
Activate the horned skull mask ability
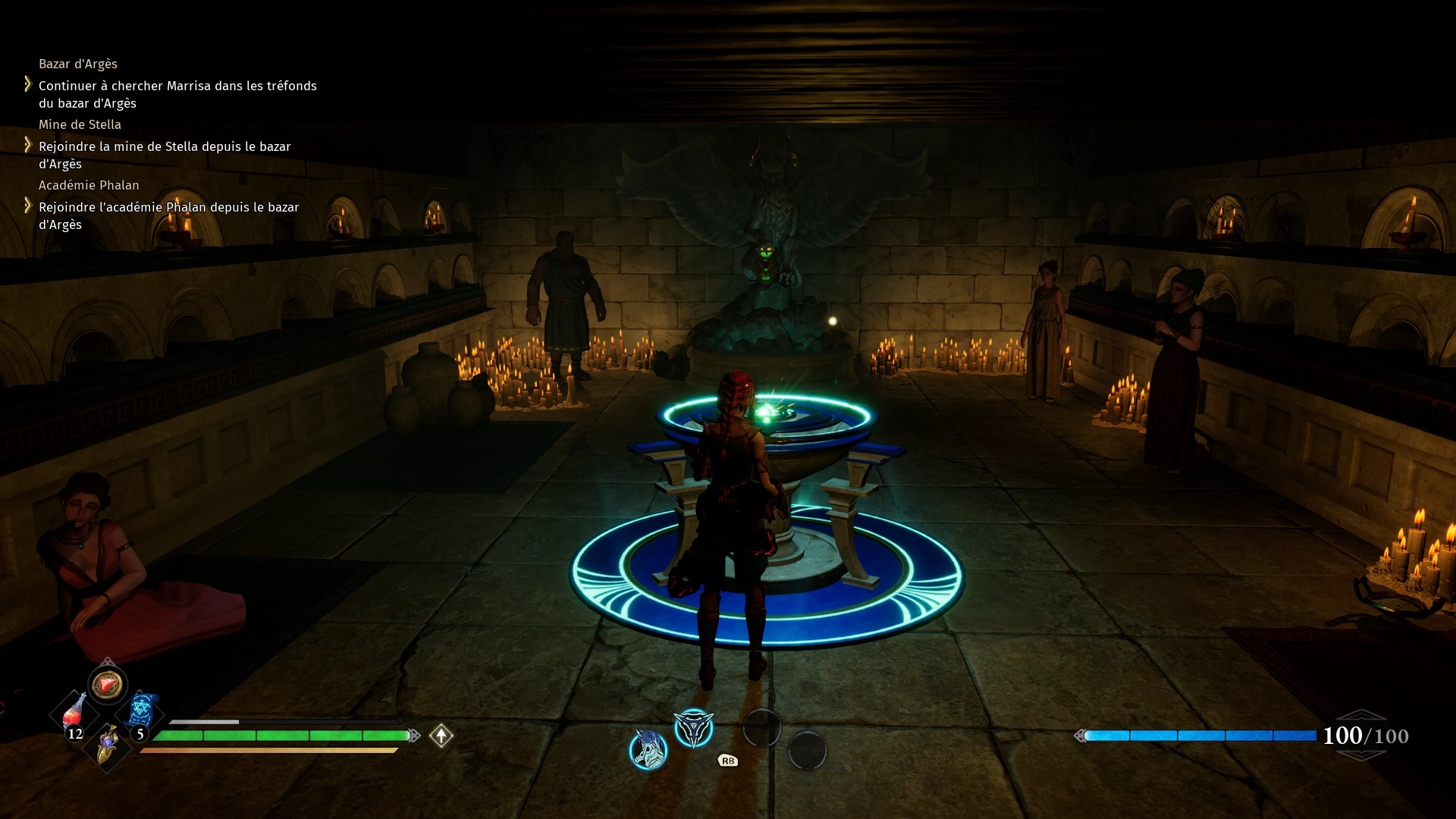648,749
